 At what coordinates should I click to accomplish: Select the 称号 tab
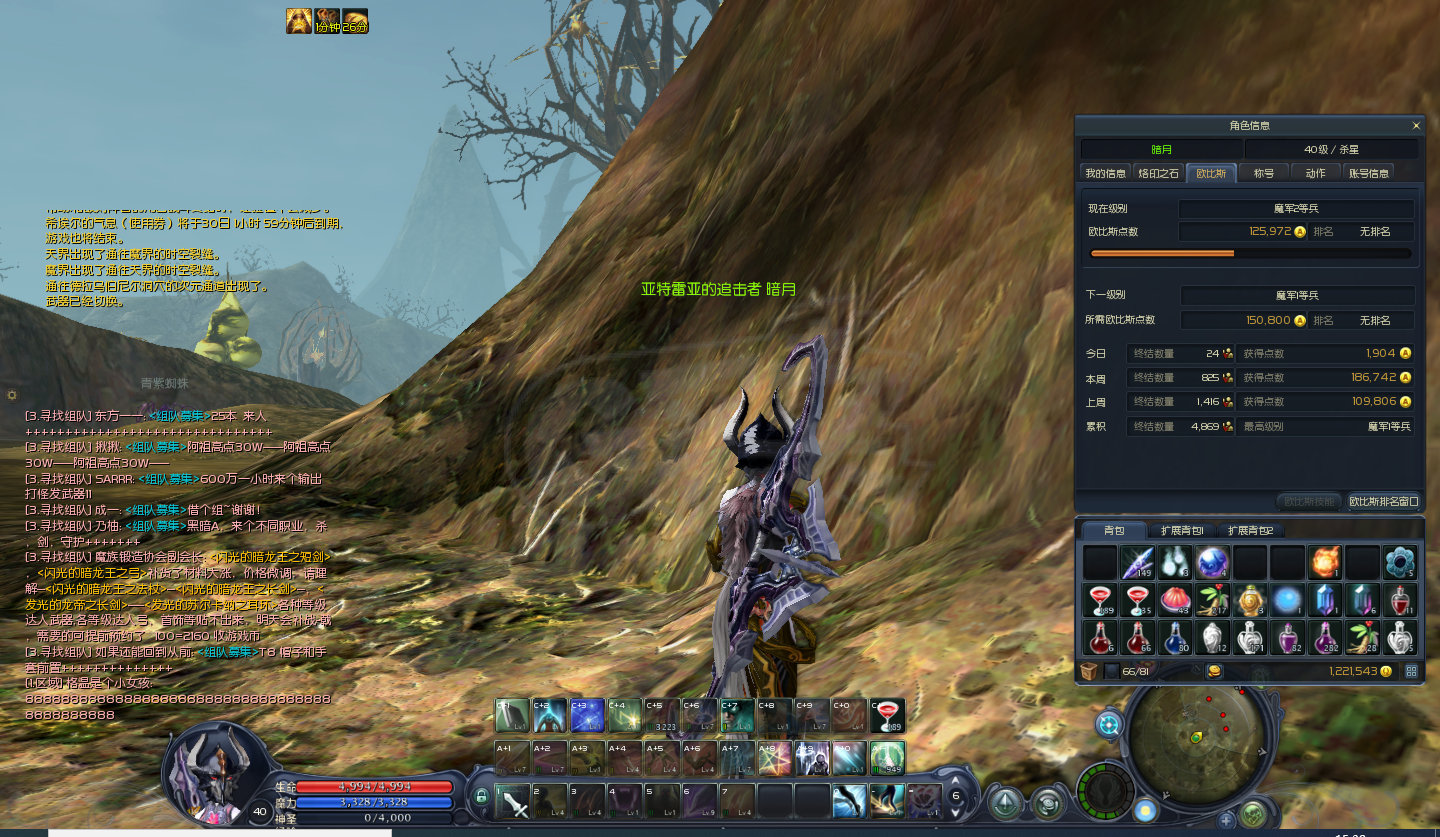click(x=1264, y=173)
